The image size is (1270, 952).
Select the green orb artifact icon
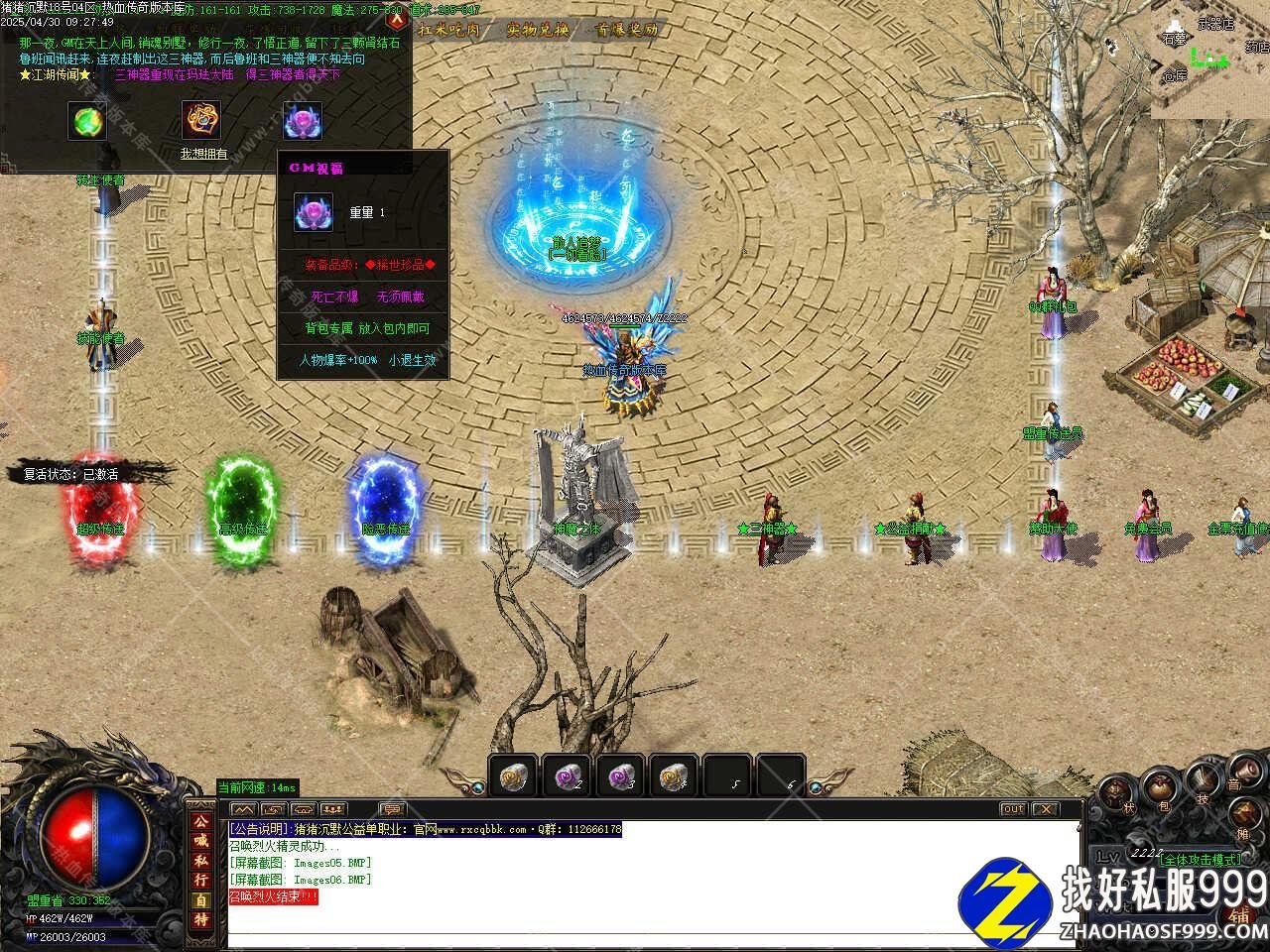(x=87, y=121)
